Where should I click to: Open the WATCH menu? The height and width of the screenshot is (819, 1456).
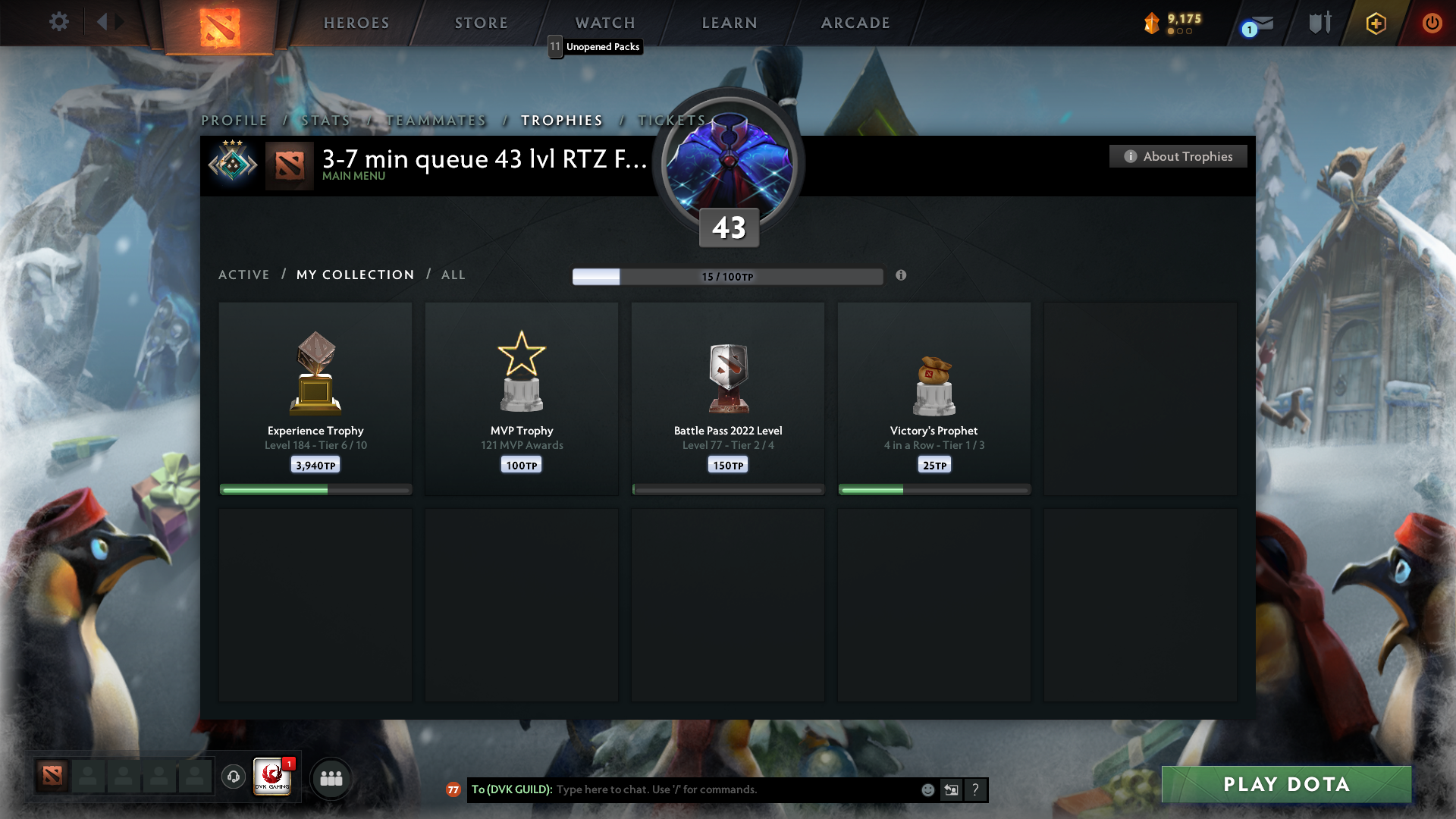point(604,22)
